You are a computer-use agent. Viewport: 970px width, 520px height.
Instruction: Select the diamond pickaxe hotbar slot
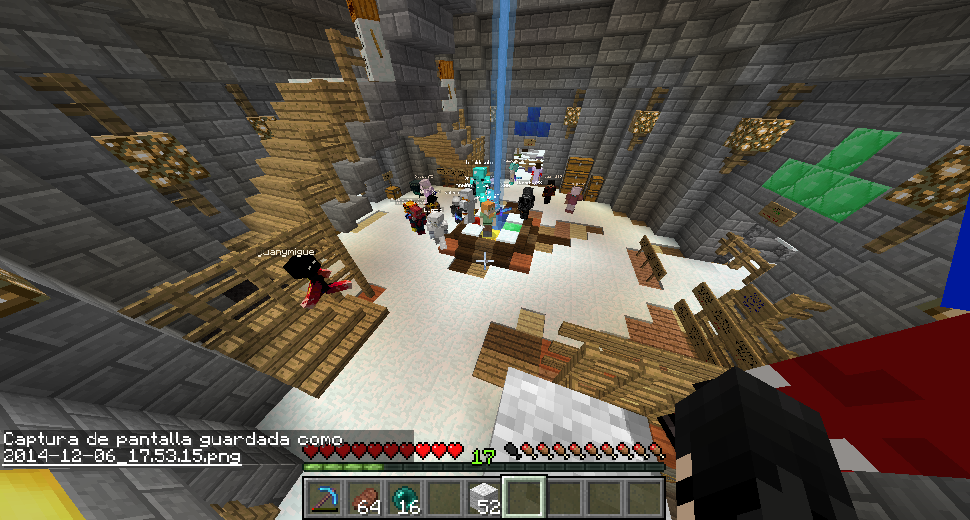click(x=325, y=496)
